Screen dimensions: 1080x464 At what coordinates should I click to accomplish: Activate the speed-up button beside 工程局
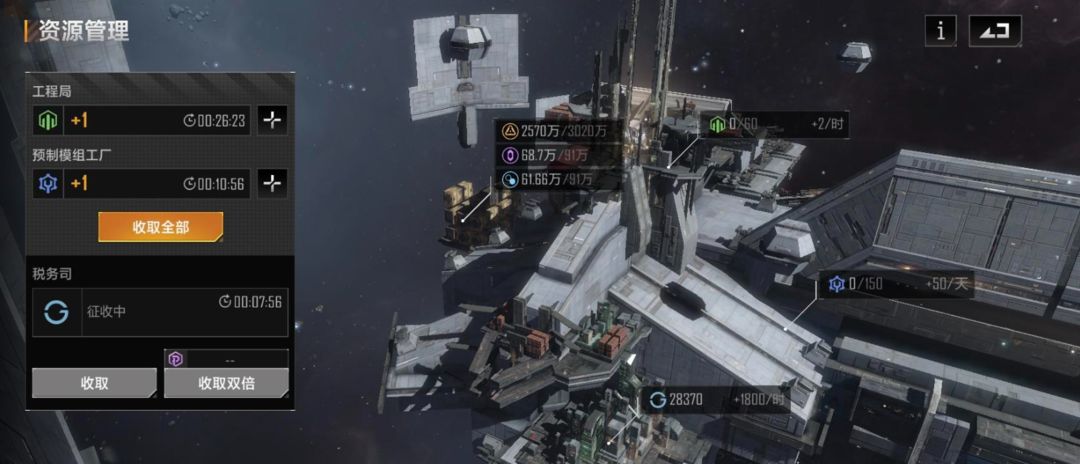click(273, 120)
